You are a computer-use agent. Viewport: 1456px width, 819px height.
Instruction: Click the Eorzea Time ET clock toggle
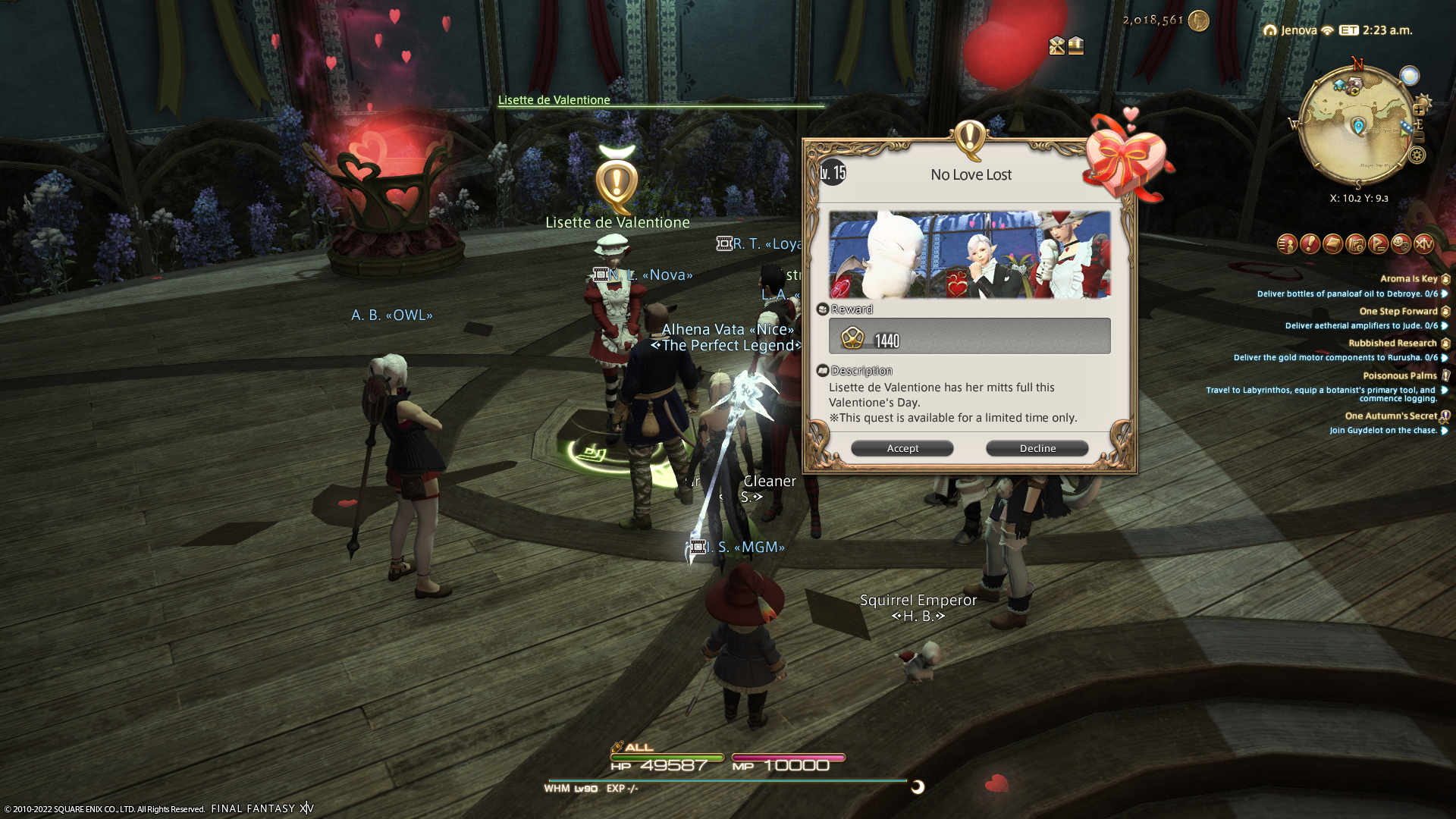[x=1348, y=30]
